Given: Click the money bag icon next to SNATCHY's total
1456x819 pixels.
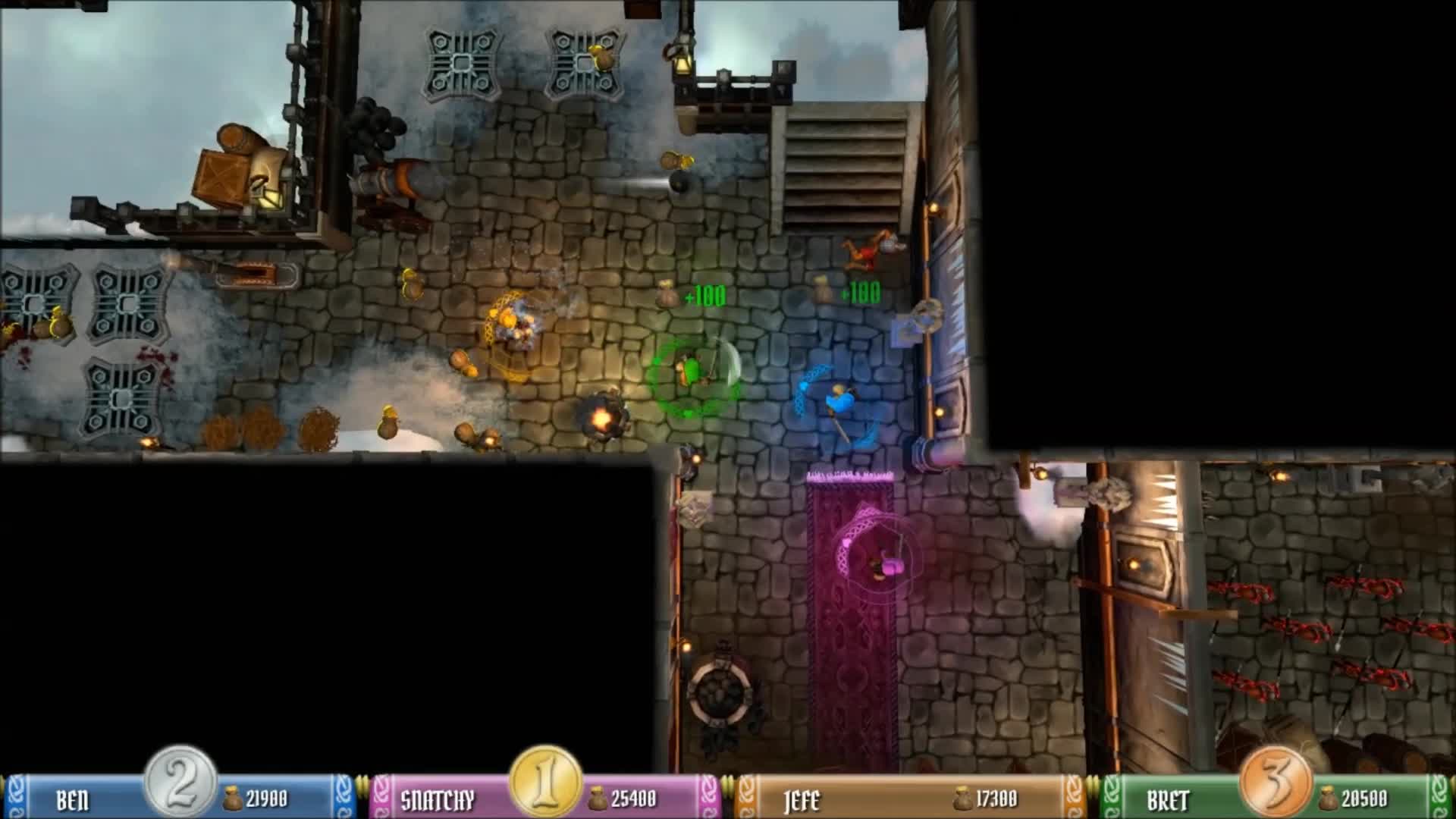Looking at the screenshot, I should 599,798.
